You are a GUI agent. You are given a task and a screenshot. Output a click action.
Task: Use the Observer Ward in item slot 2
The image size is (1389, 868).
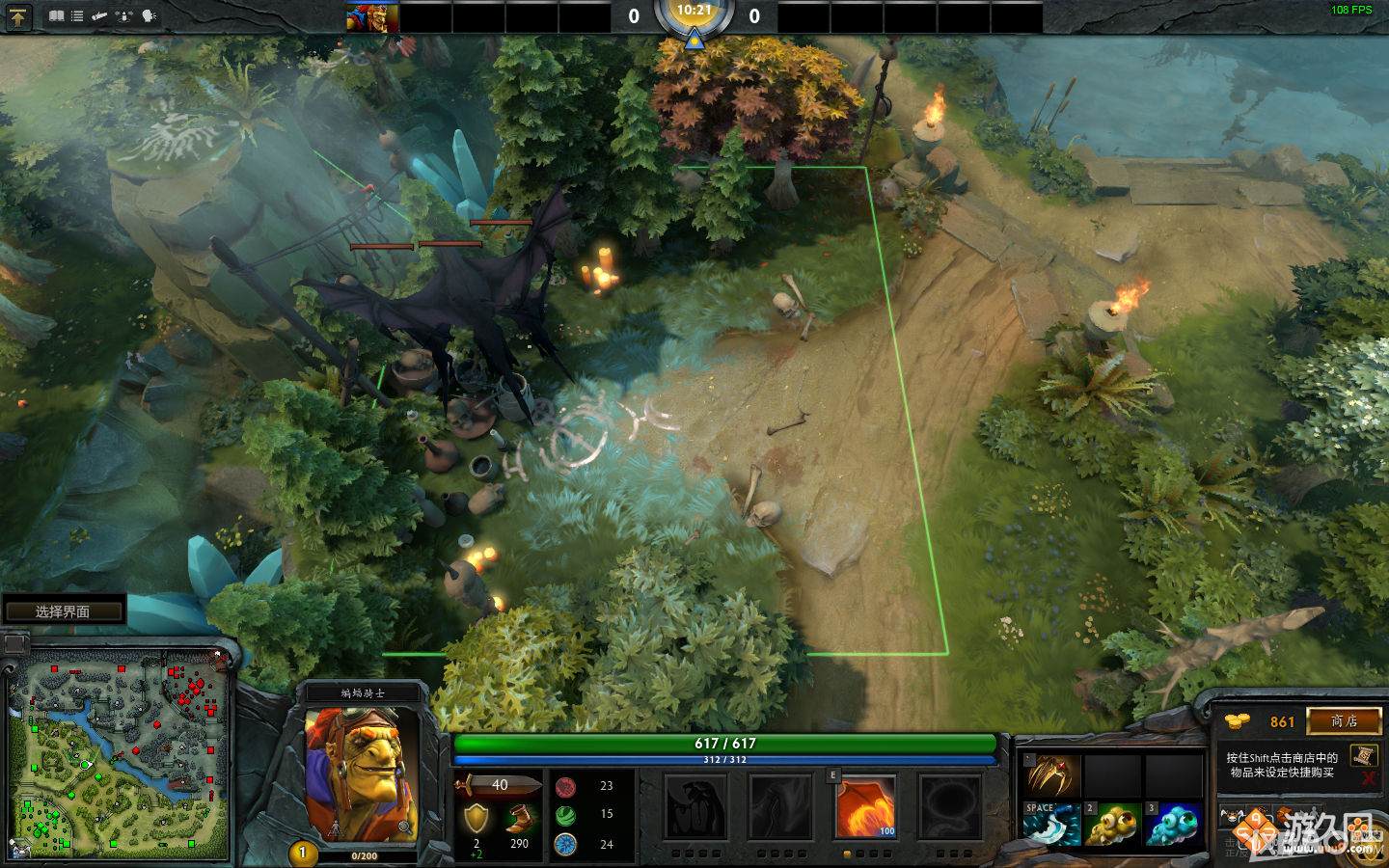click(1114, 824)
